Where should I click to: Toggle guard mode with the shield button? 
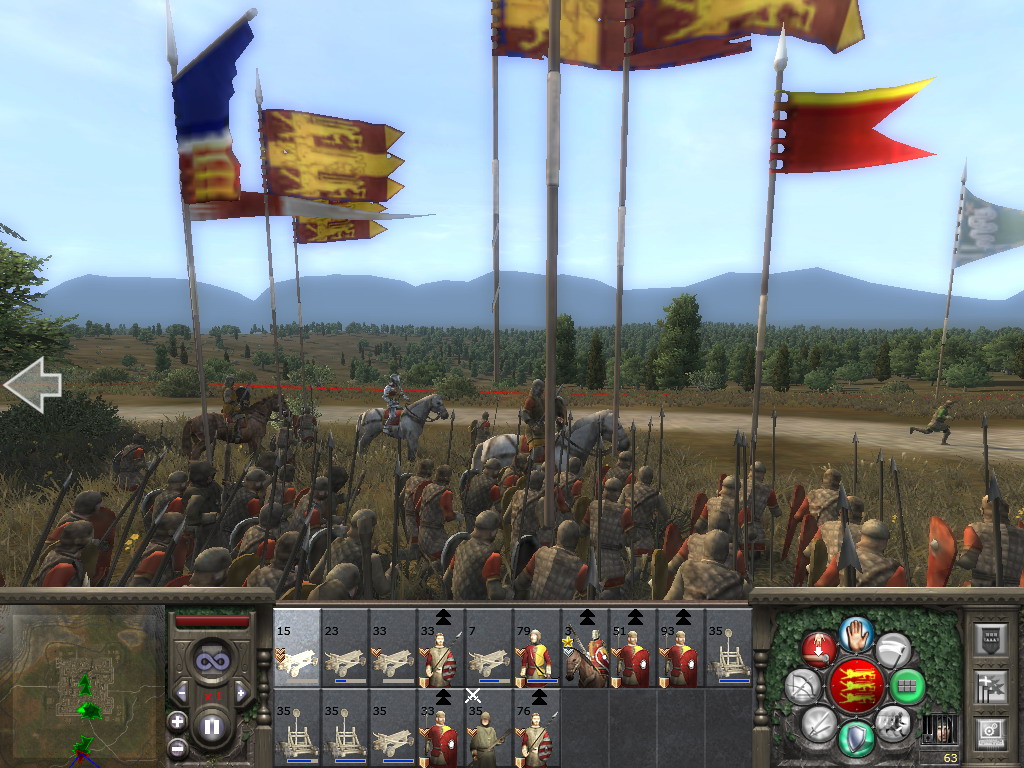855,738
